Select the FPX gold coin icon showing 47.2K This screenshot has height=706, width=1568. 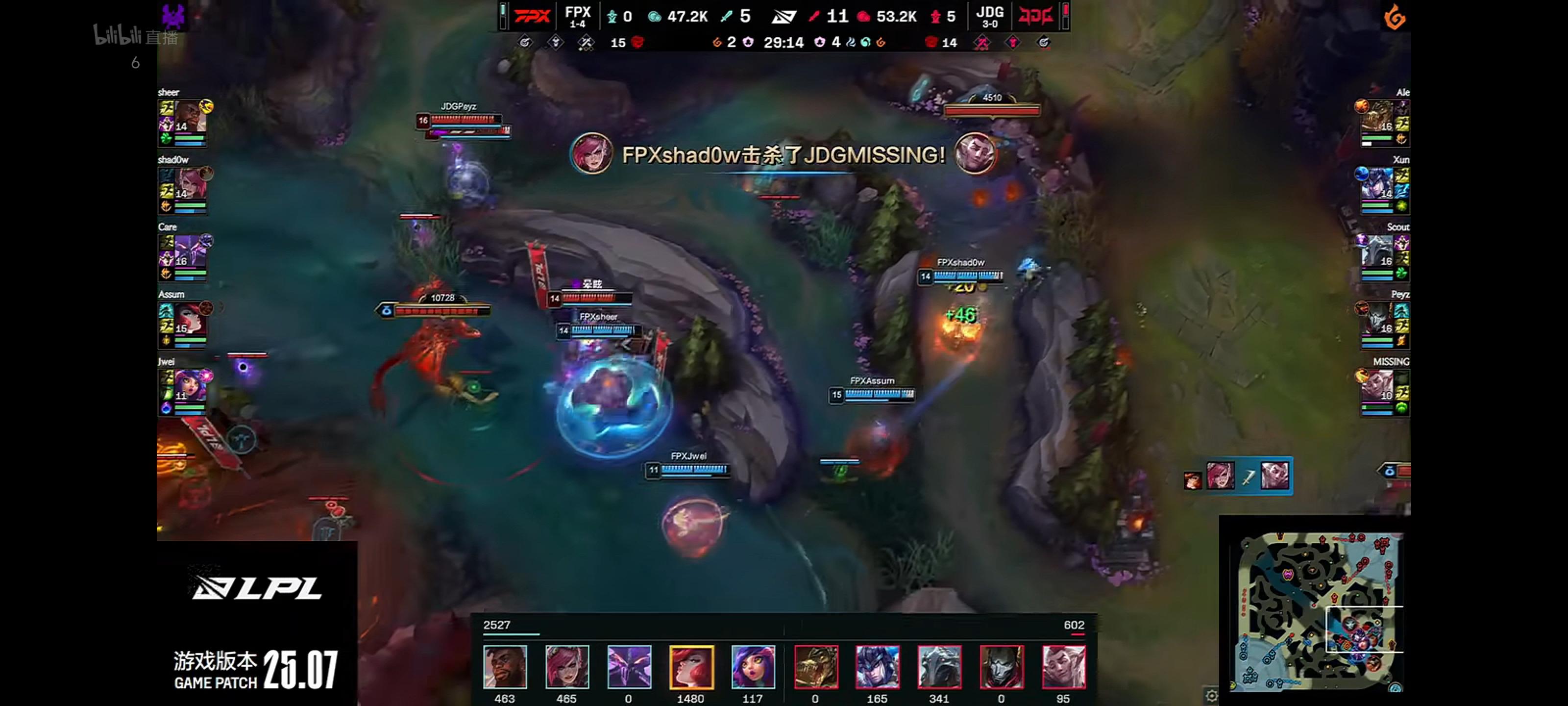point(654,17)
